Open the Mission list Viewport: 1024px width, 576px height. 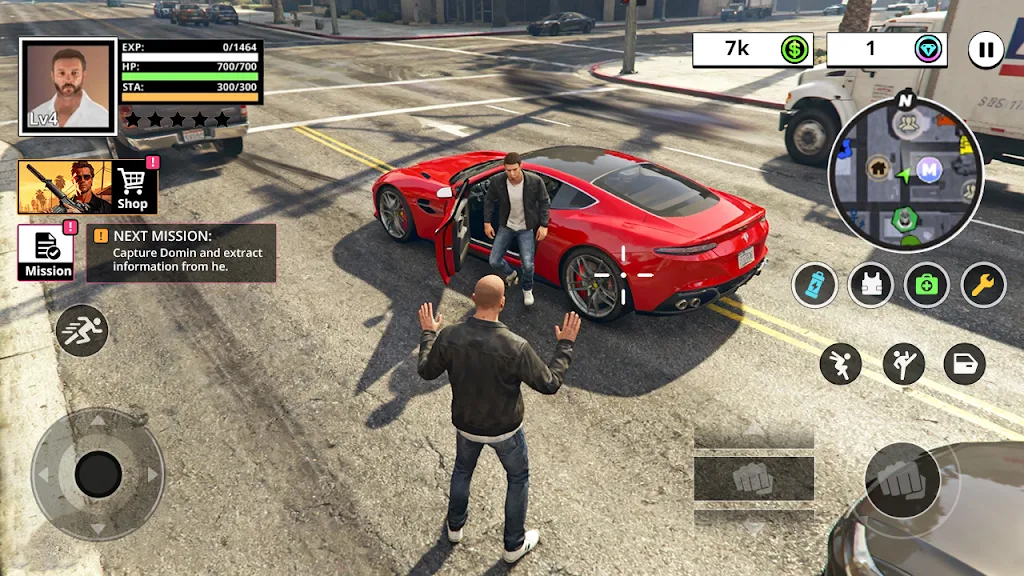(46, 252)
